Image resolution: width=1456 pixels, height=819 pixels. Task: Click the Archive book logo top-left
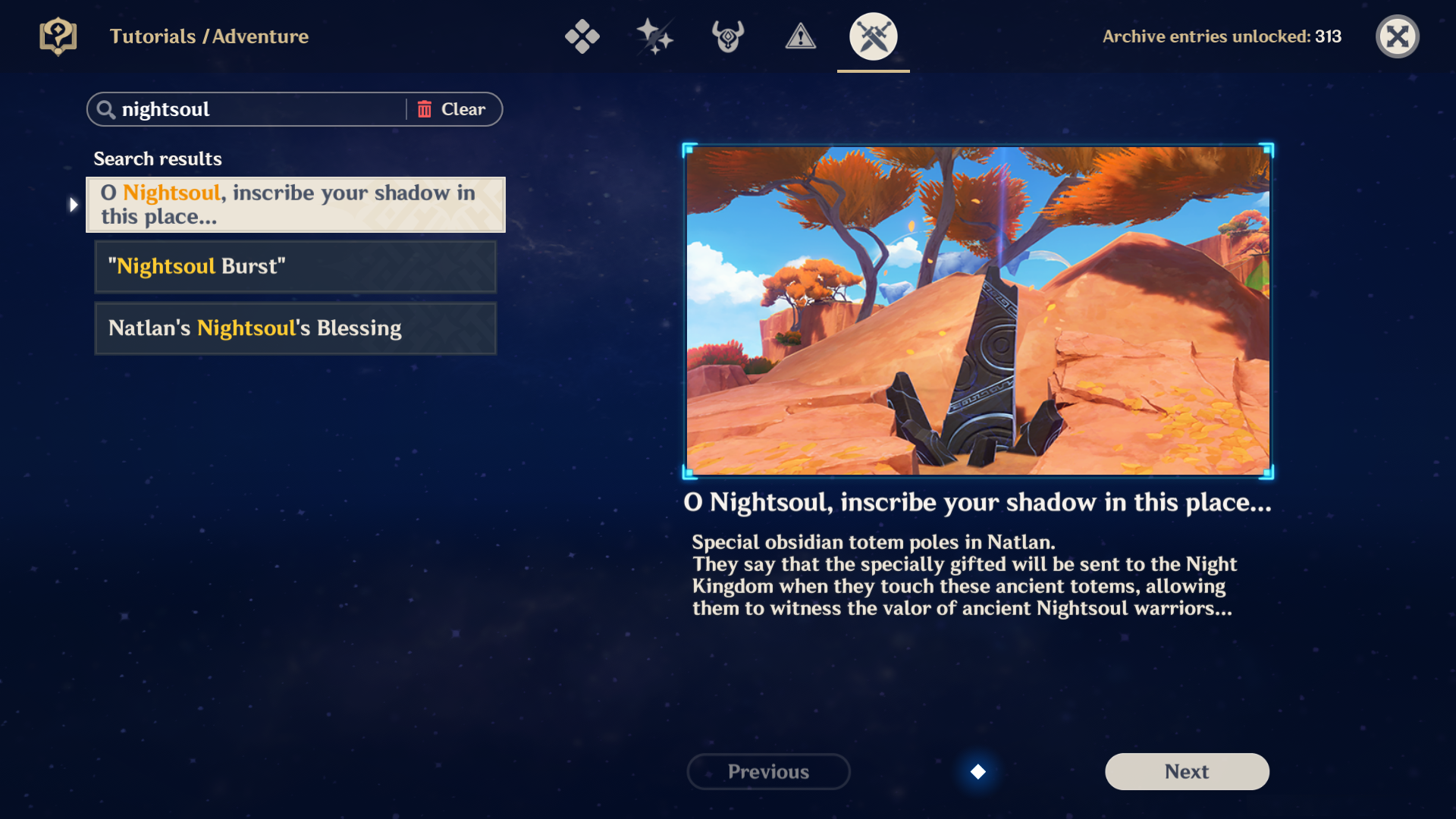pos(58,36)
